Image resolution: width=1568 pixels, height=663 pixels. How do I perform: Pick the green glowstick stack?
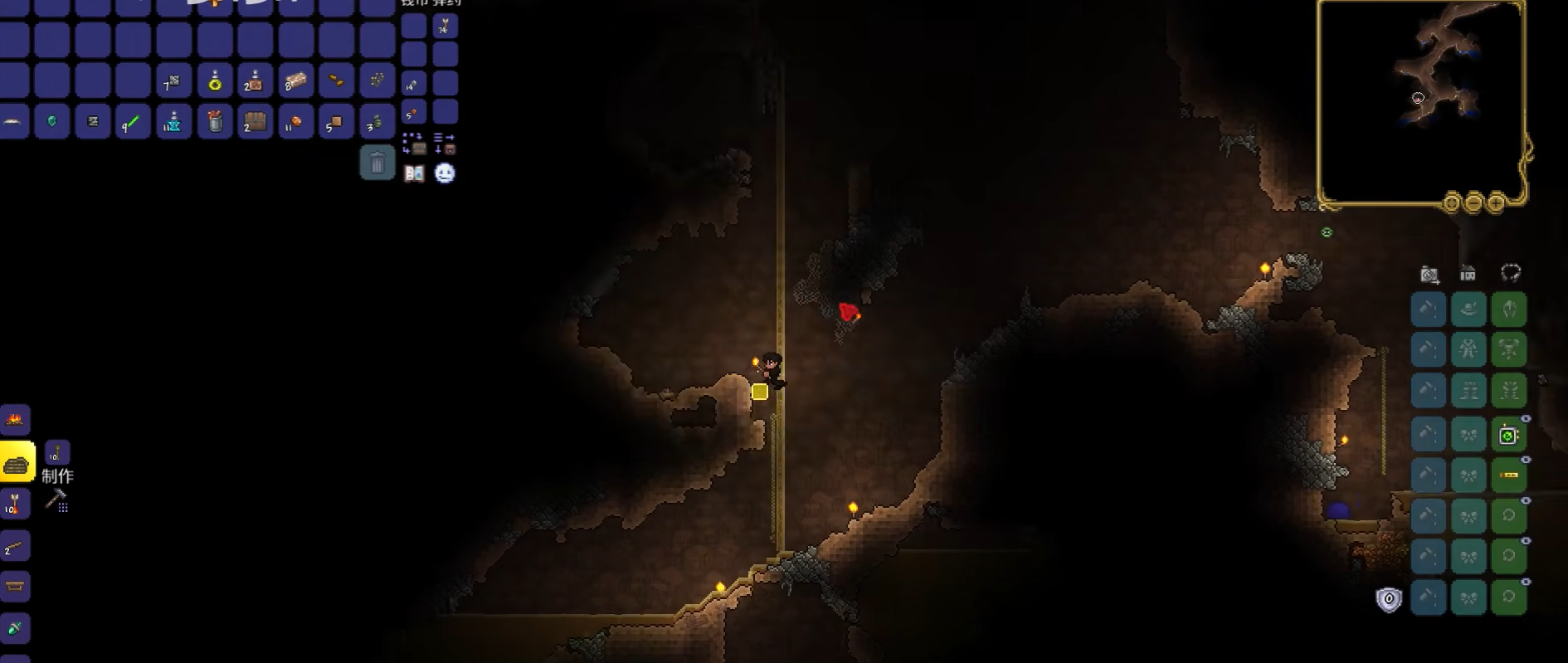tap(133, 123)
